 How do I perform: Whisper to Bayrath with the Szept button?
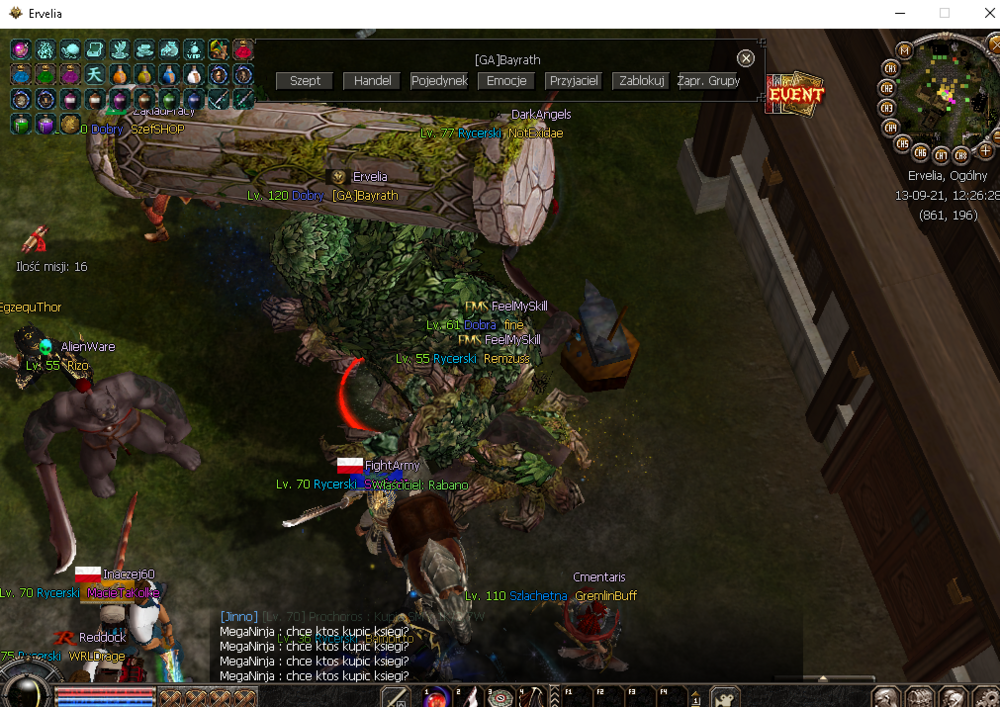(305, 81)
